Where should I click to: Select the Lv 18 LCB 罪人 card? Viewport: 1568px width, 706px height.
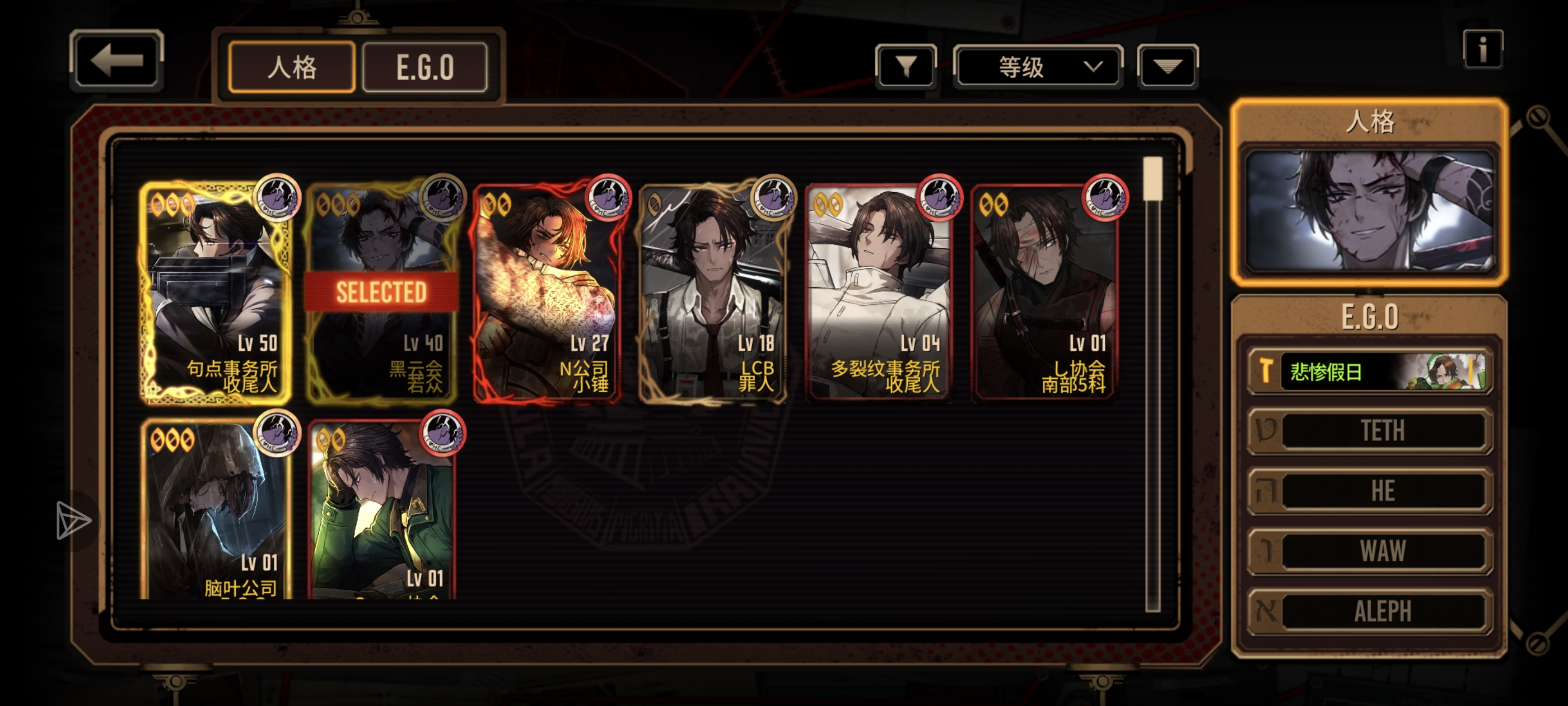click(x=713, y=292)
